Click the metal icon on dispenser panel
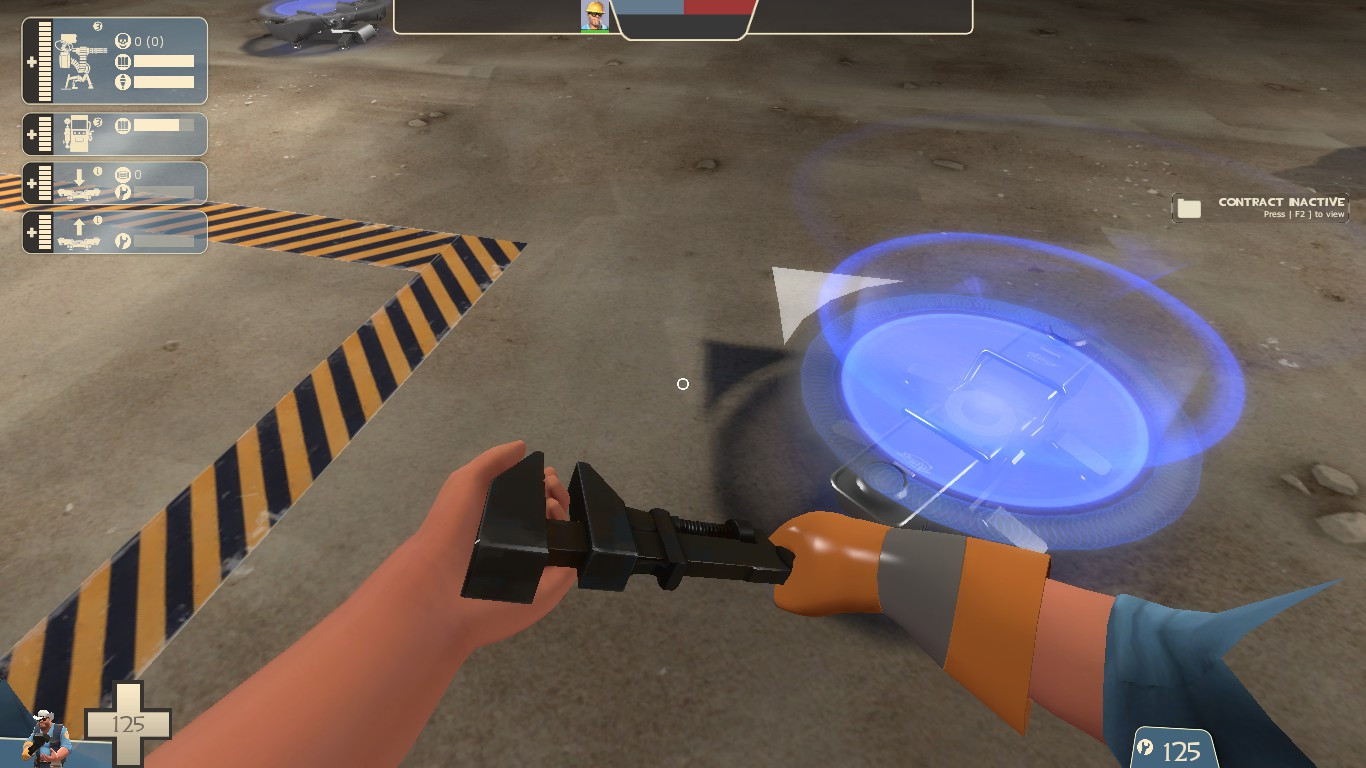Viewport: 1366px width, 768px height. pos(125,125)
